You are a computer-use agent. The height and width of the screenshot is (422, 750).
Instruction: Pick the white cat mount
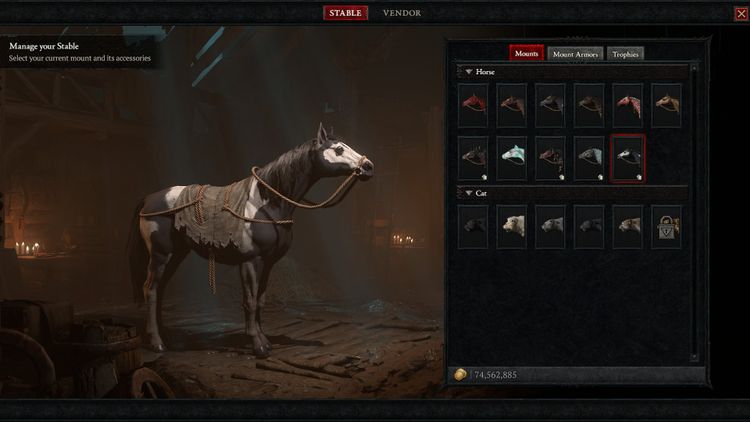(513, 226)
